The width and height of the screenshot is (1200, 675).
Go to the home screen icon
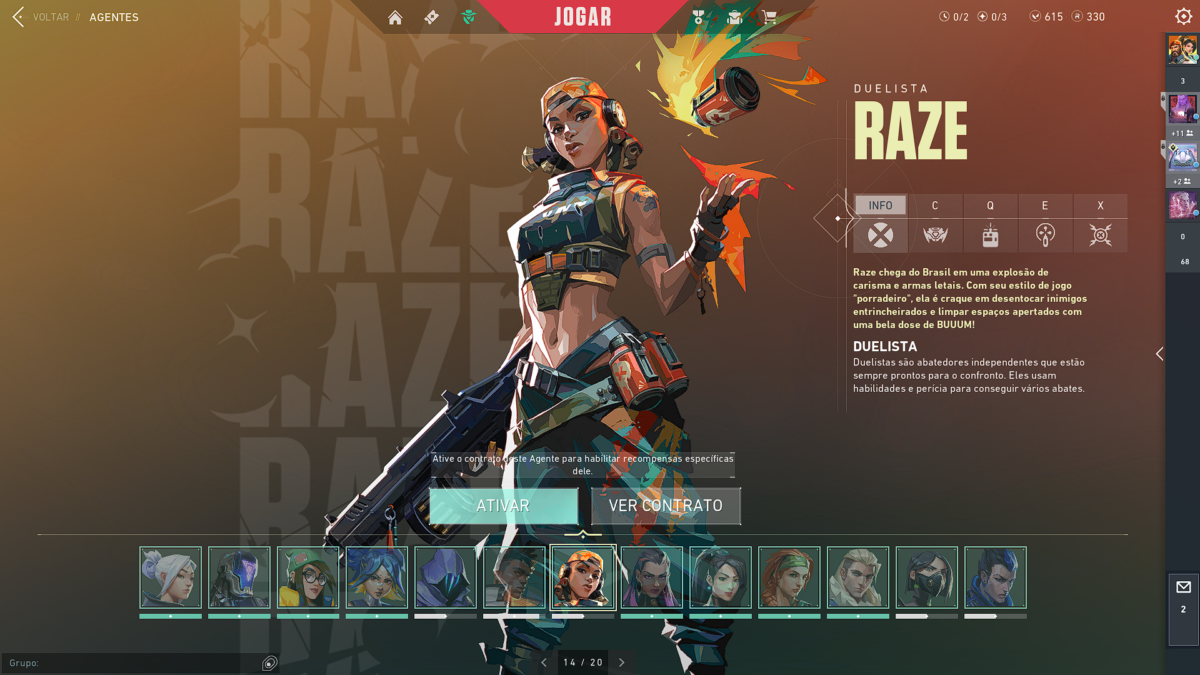pos(395,17)
